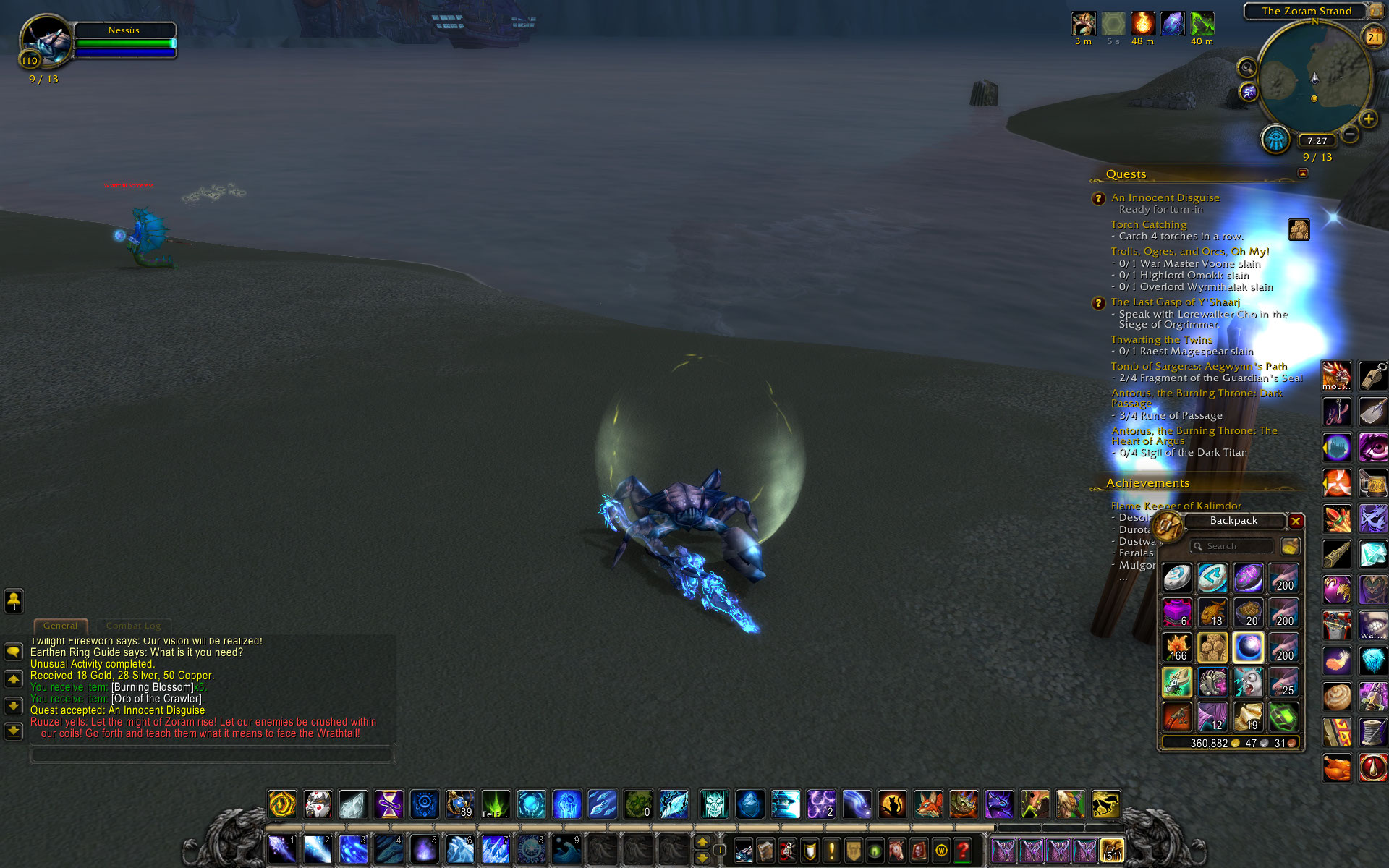Image resolution: width=1389 pixels, height=868 pixels.
Task: Open the yellow horse mount ability
Action: 1105,804
